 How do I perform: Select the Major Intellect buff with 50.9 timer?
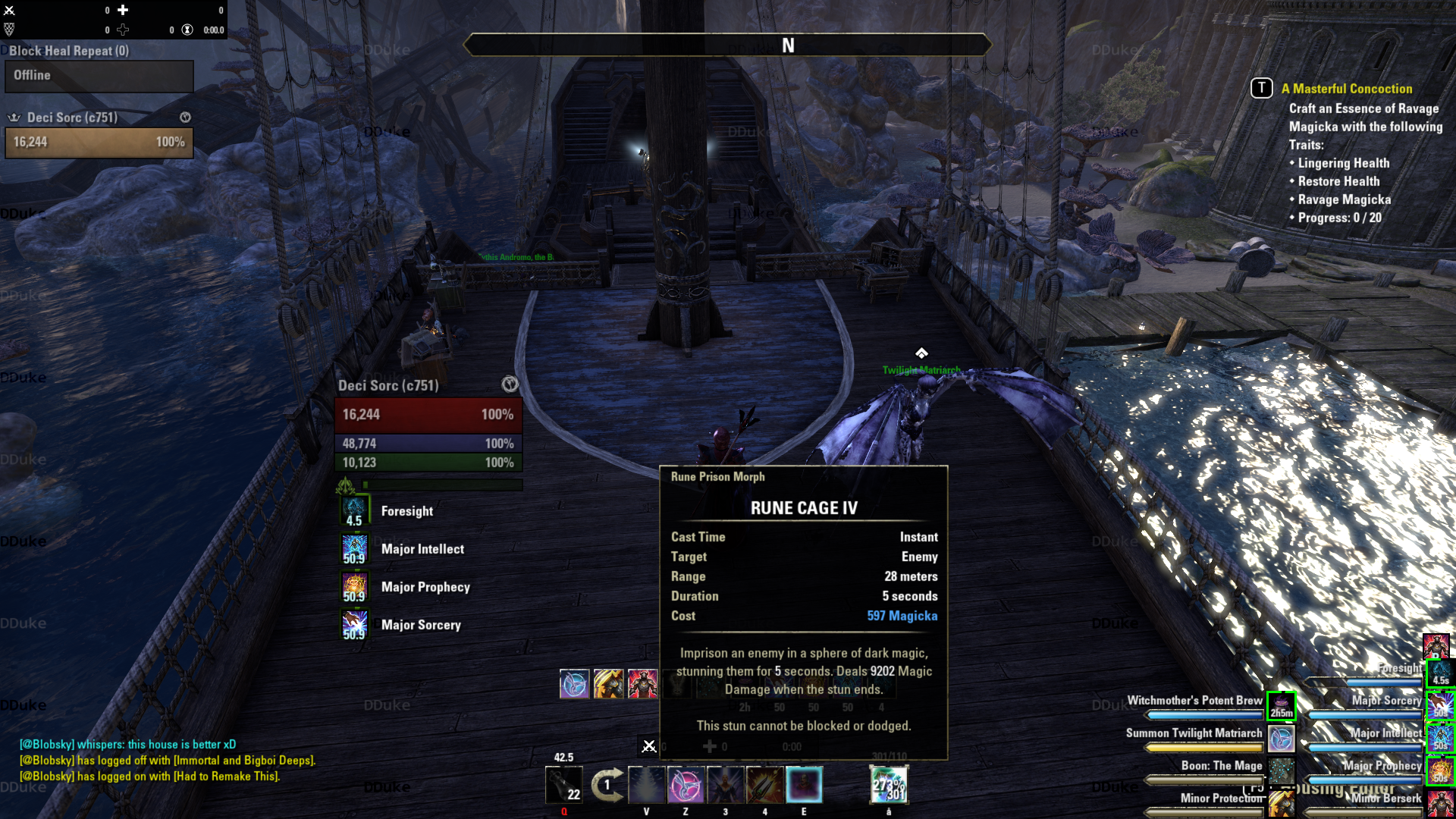tap(354, 549)
